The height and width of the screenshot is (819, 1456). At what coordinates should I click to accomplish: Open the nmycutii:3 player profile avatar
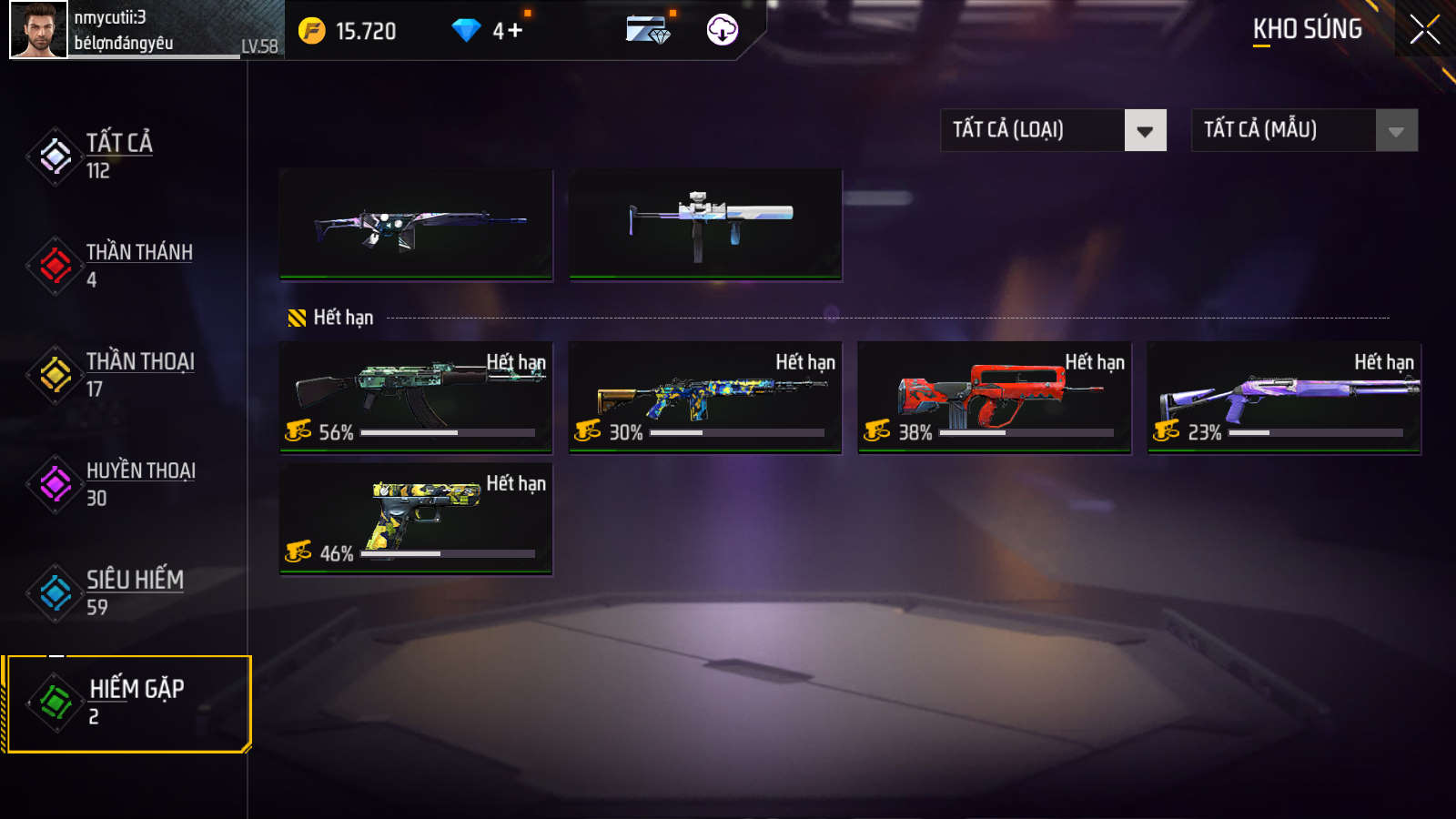(38, 30)
